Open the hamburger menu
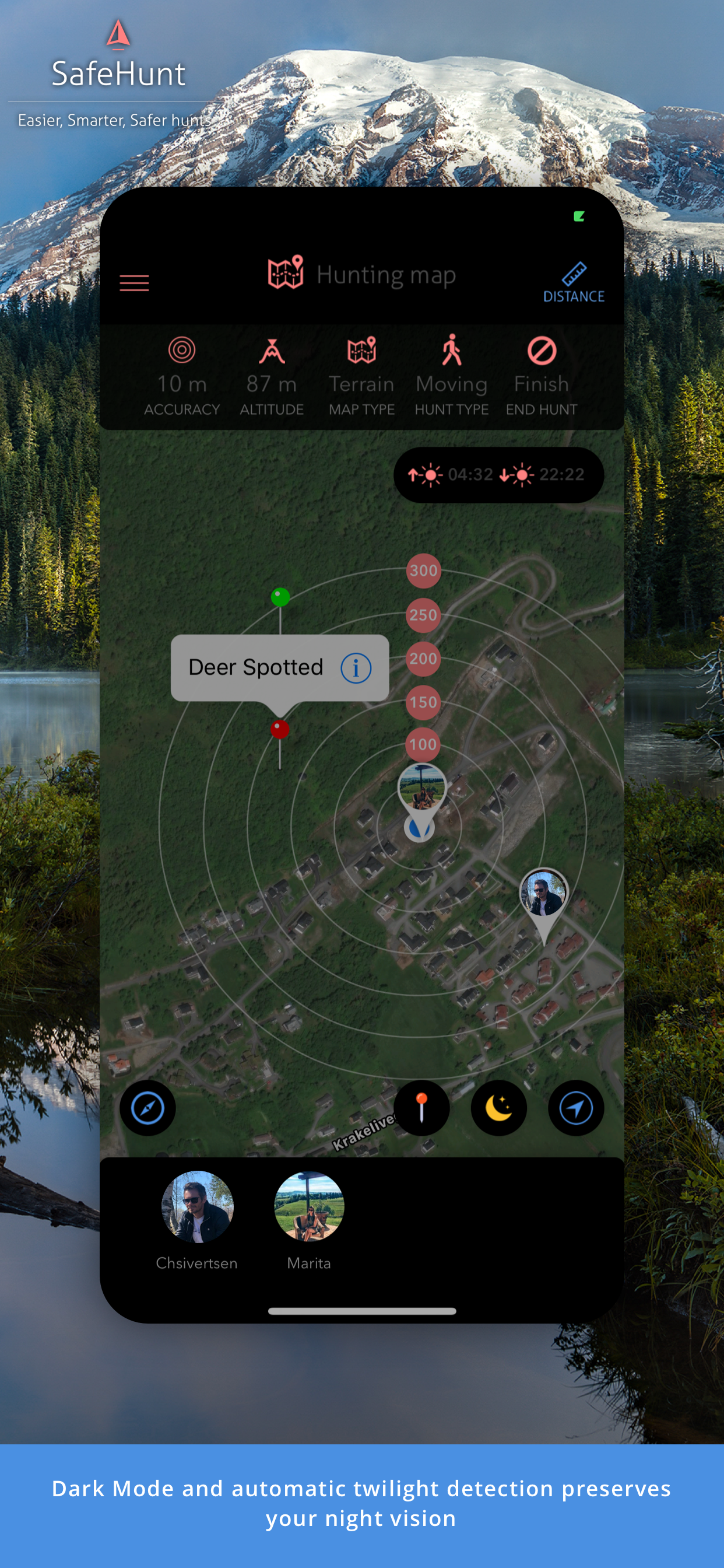The height and width of the screenshot is (1568, 724). [134, 283]
